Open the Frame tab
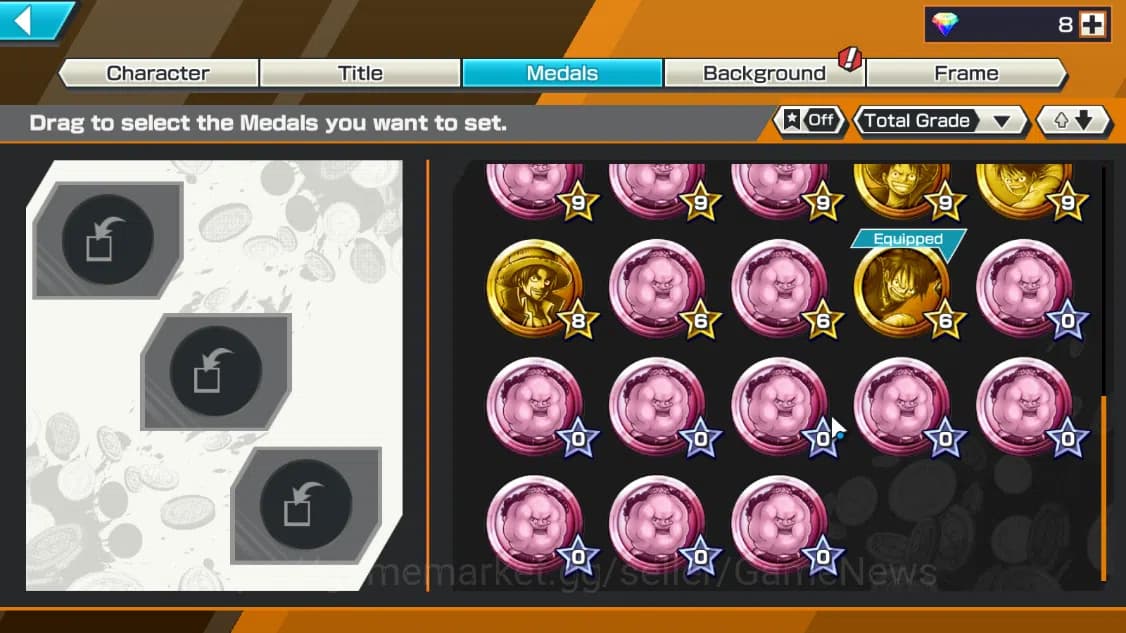 click(966, 73)
